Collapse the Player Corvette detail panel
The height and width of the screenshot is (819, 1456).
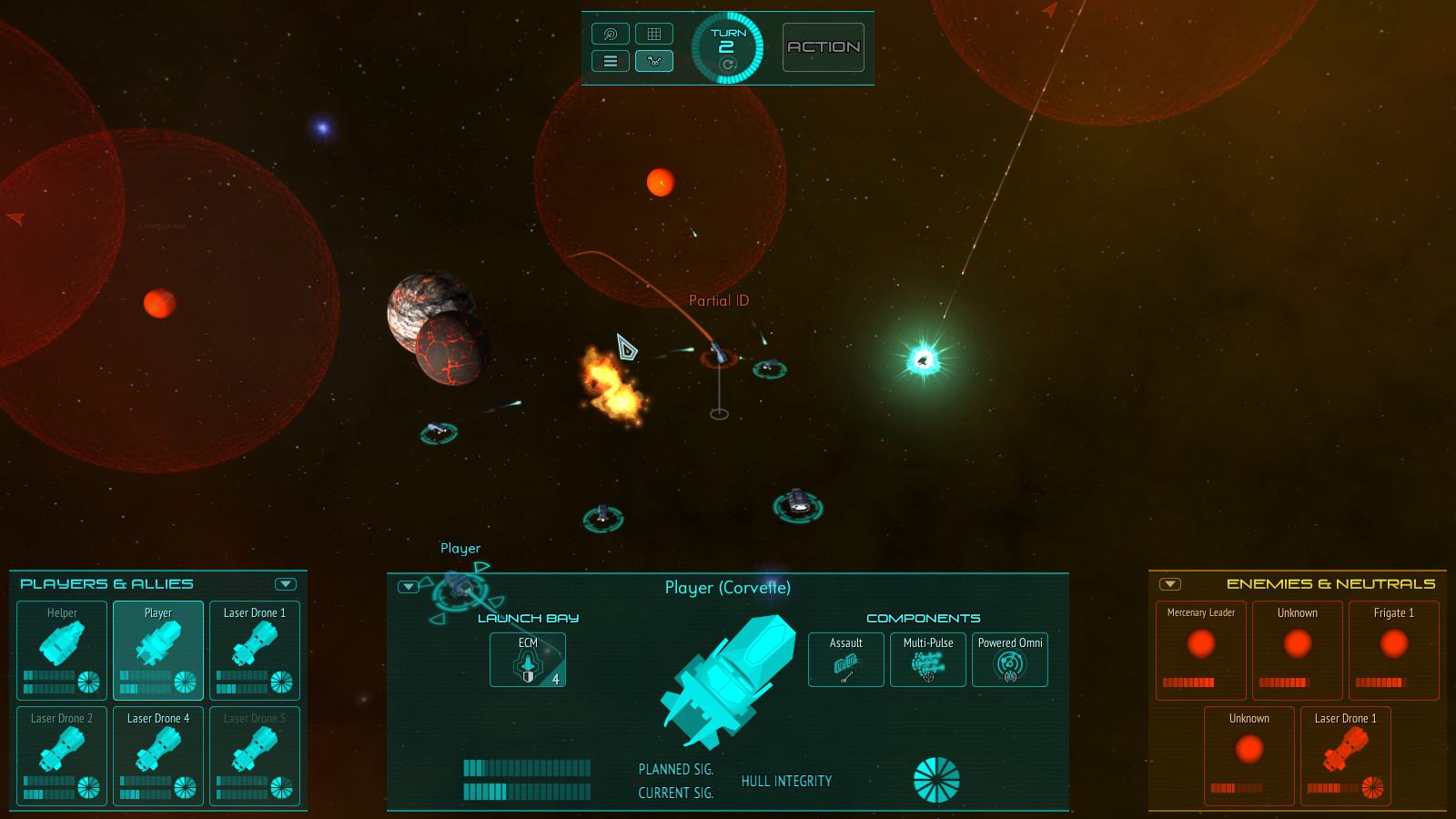tap(409, 587)
